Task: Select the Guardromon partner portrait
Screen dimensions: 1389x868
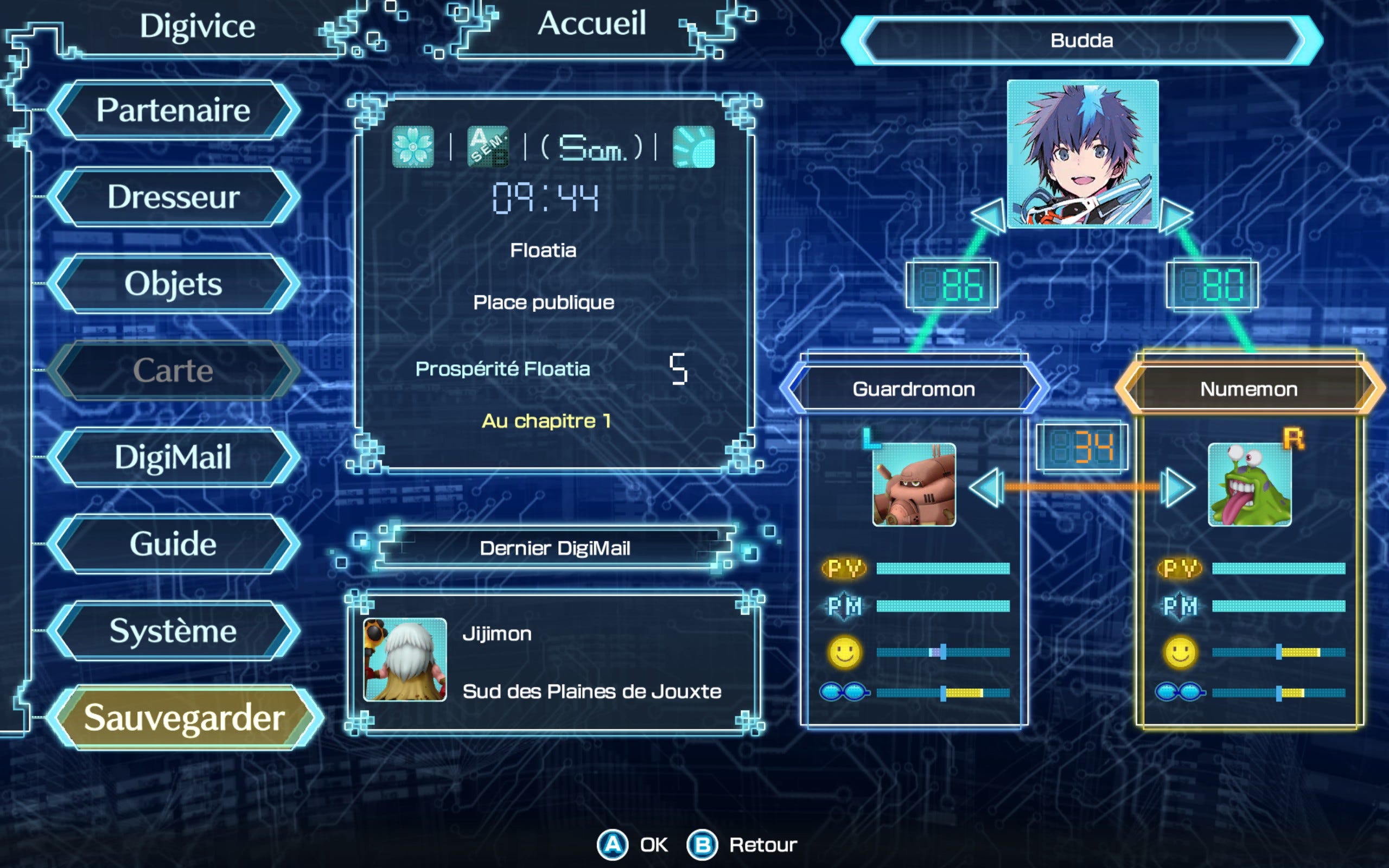Action: point(914,484)
